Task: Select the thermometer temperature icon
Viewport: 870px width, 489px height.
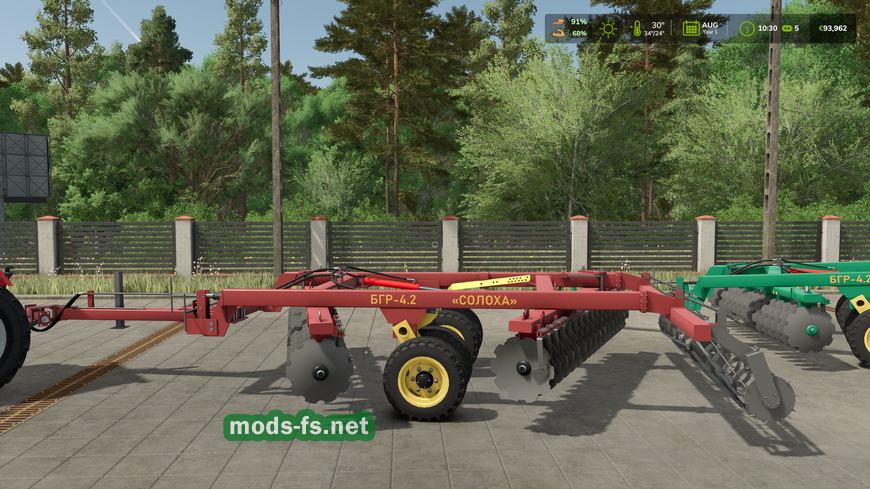Action: [x=637, y=28]
